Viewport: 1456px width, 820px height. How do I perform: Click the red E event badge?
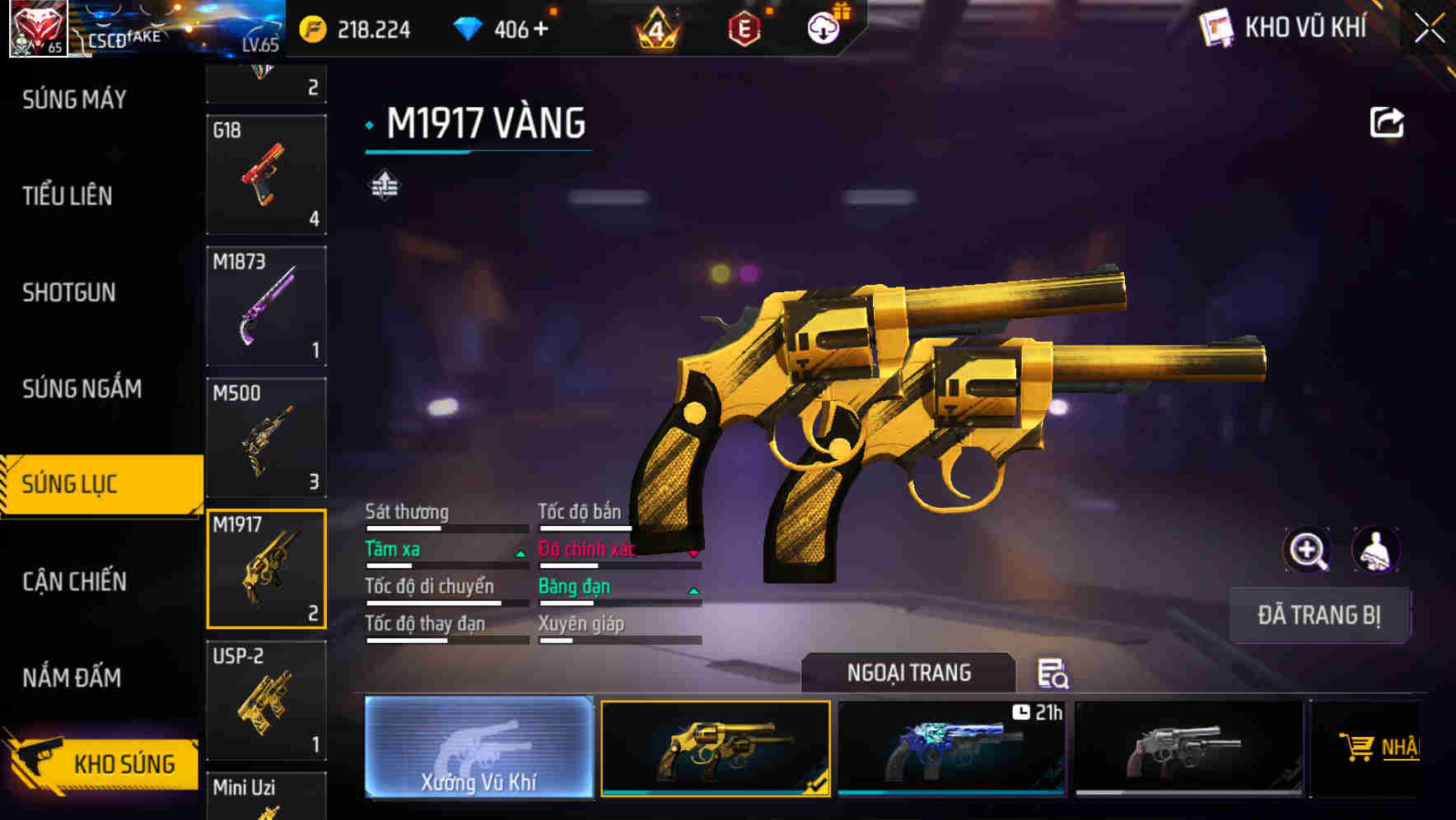[x=745, y=27]
